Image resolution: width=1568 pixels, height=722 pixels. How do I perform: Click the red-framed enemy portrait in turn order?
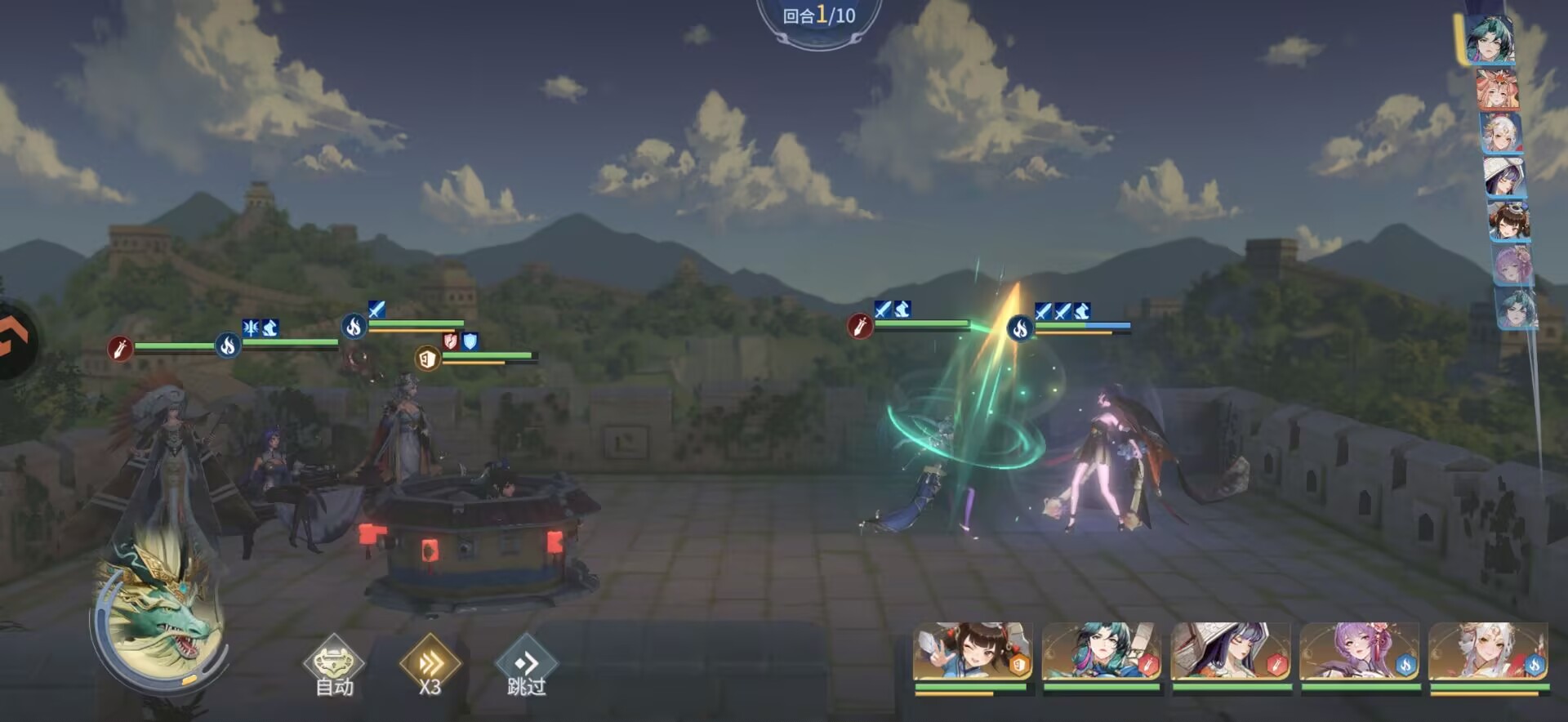pos(1498,90)
